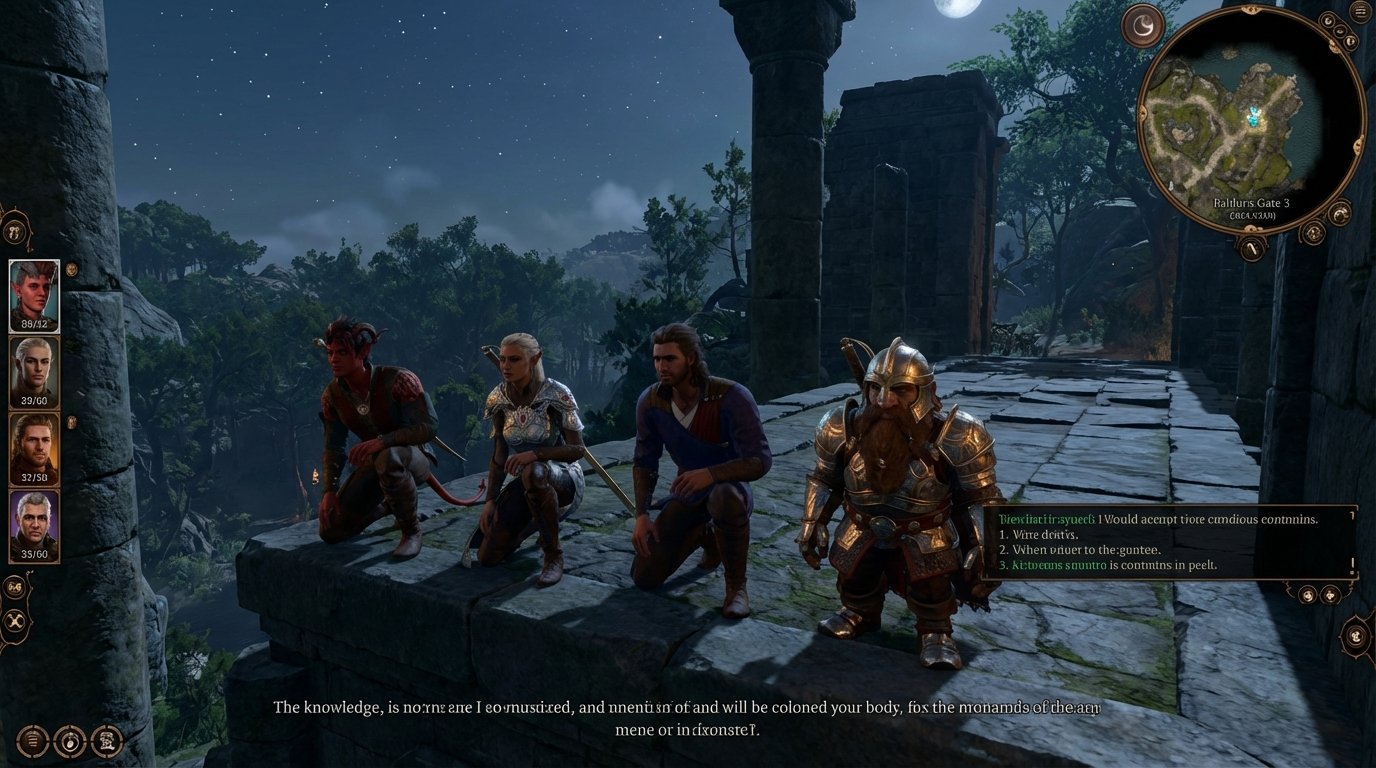The width and height of the screenshot is (1376, 768).
Task: Select the elf companion portrait with 39/60 health
Action: 34,370
